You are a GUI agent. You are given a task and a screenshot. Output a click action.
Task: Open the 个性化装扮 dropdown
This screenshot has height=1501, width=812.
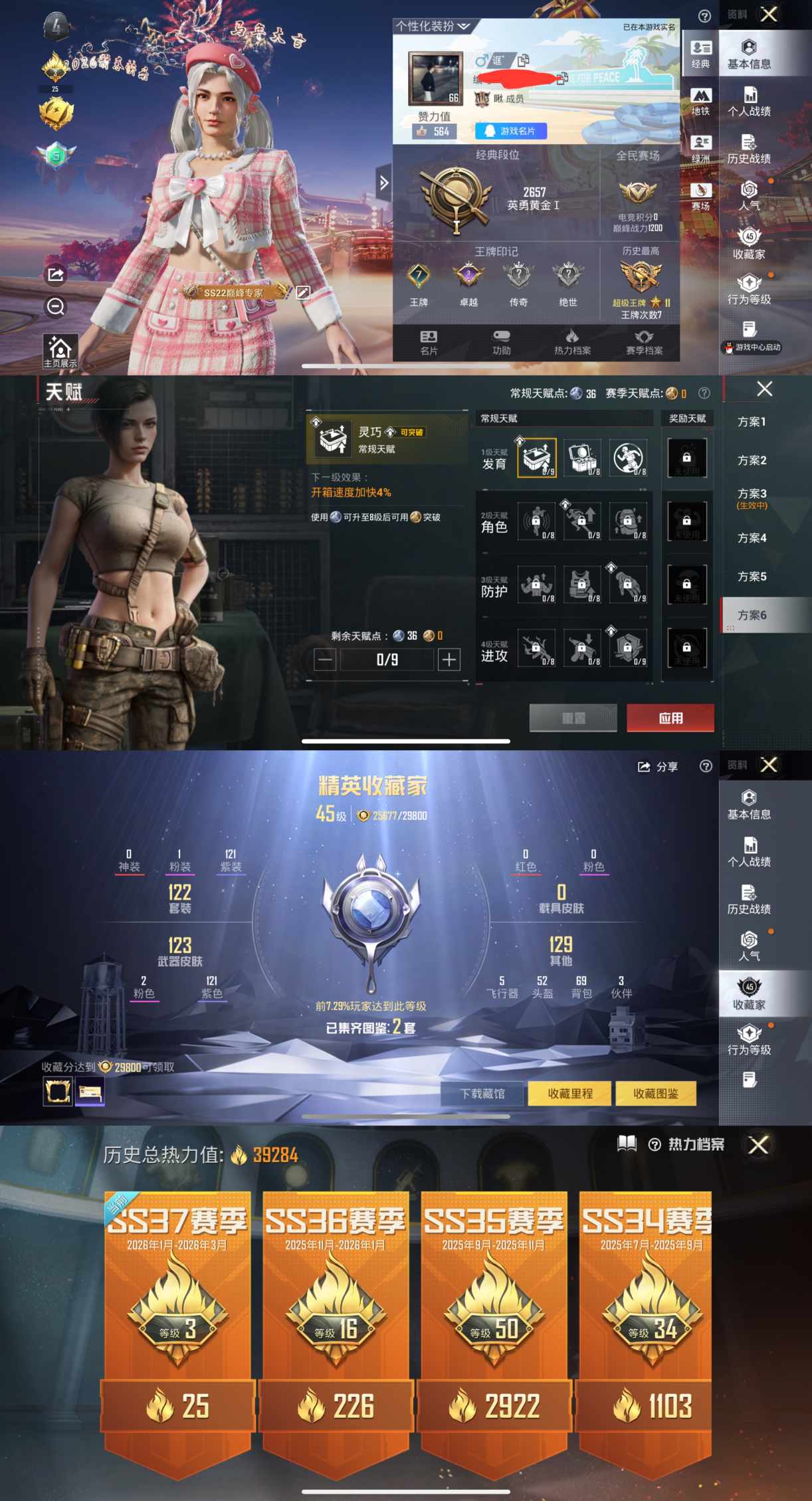tap(433, 27)
